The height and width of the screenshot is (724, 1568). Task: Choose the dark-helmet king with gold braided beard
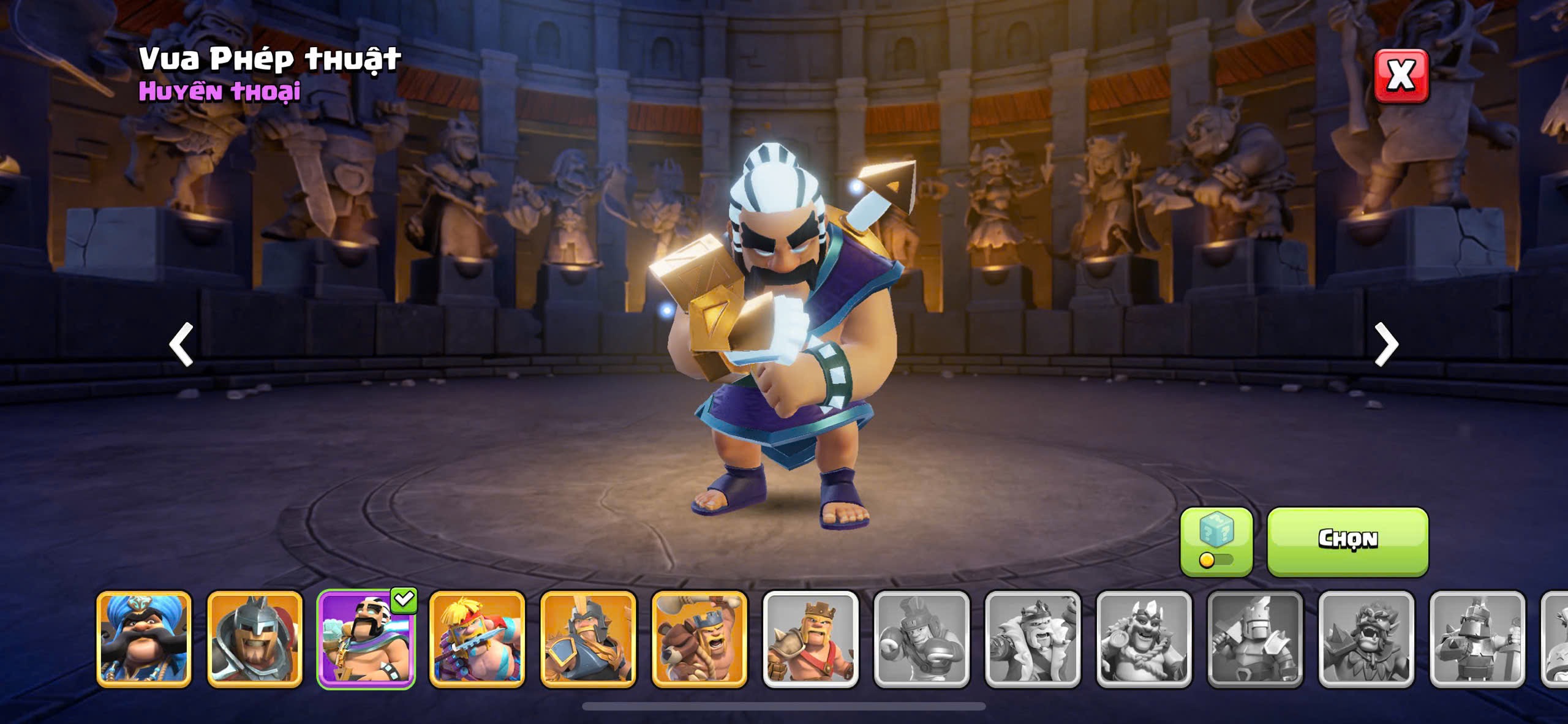point(588,638)
